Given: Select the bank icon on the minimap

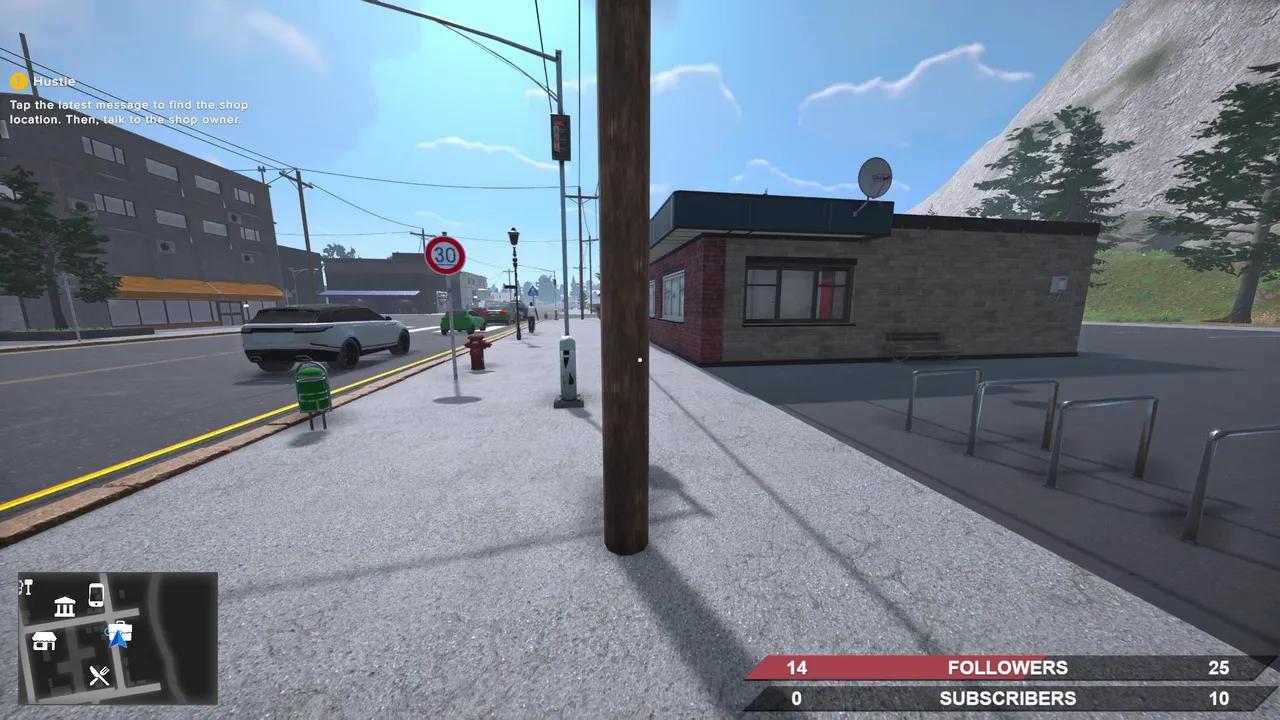Looking at the screenshot, I should point(64,606).
